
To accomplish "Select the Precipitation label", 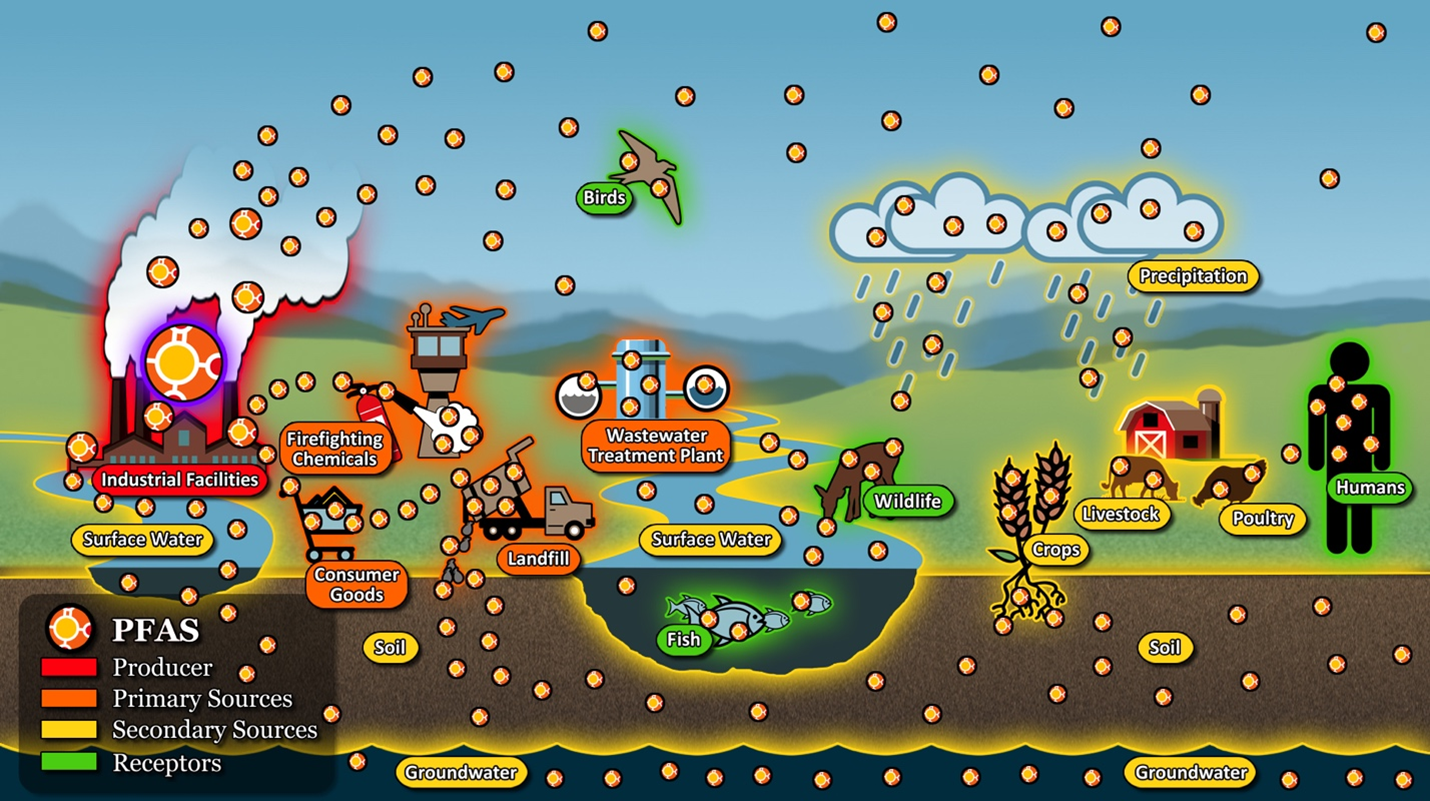I will pyautogui.click(x=1193, y=276).
